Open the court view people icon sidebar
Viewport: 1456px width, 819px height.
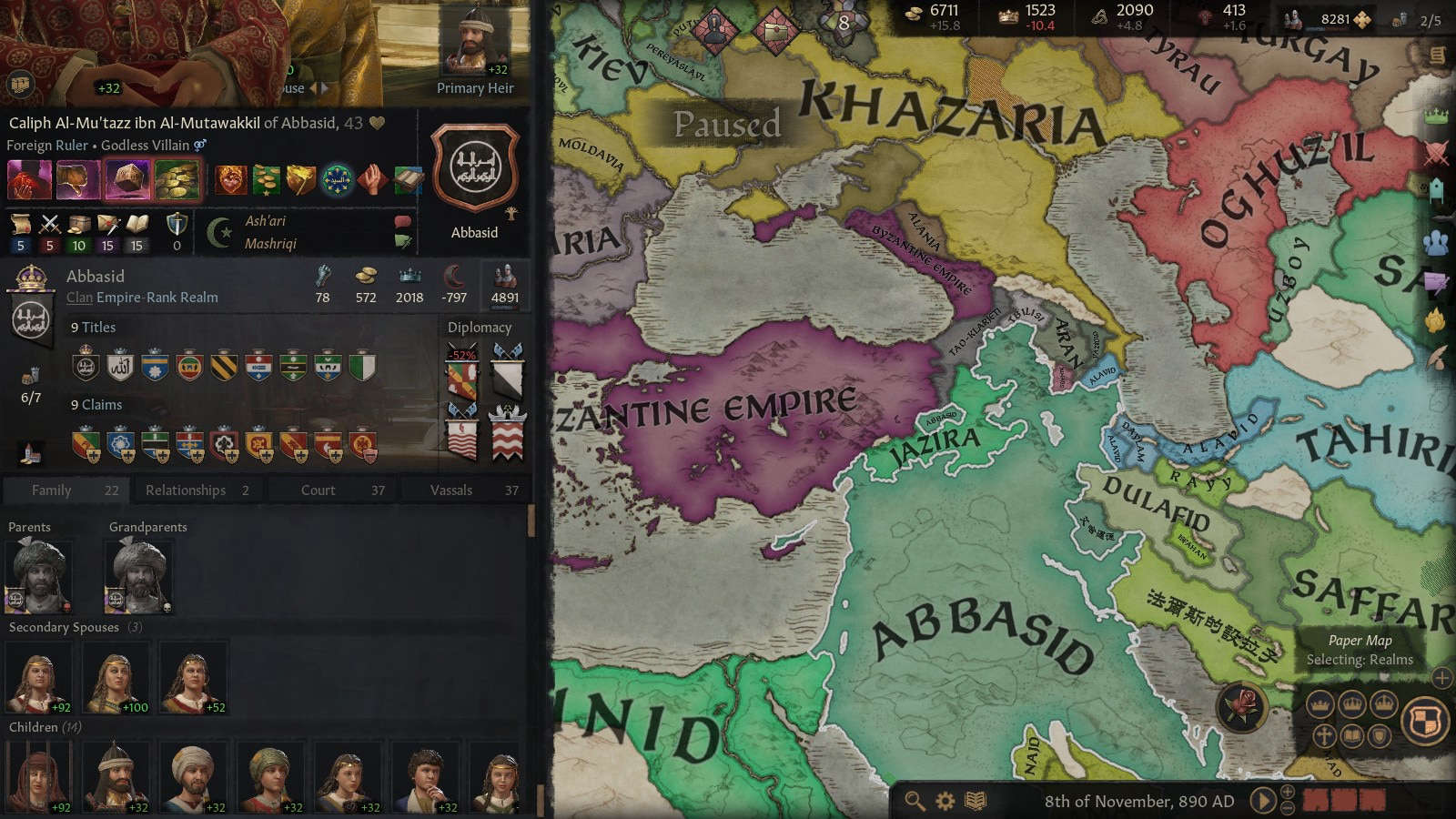1436,243
